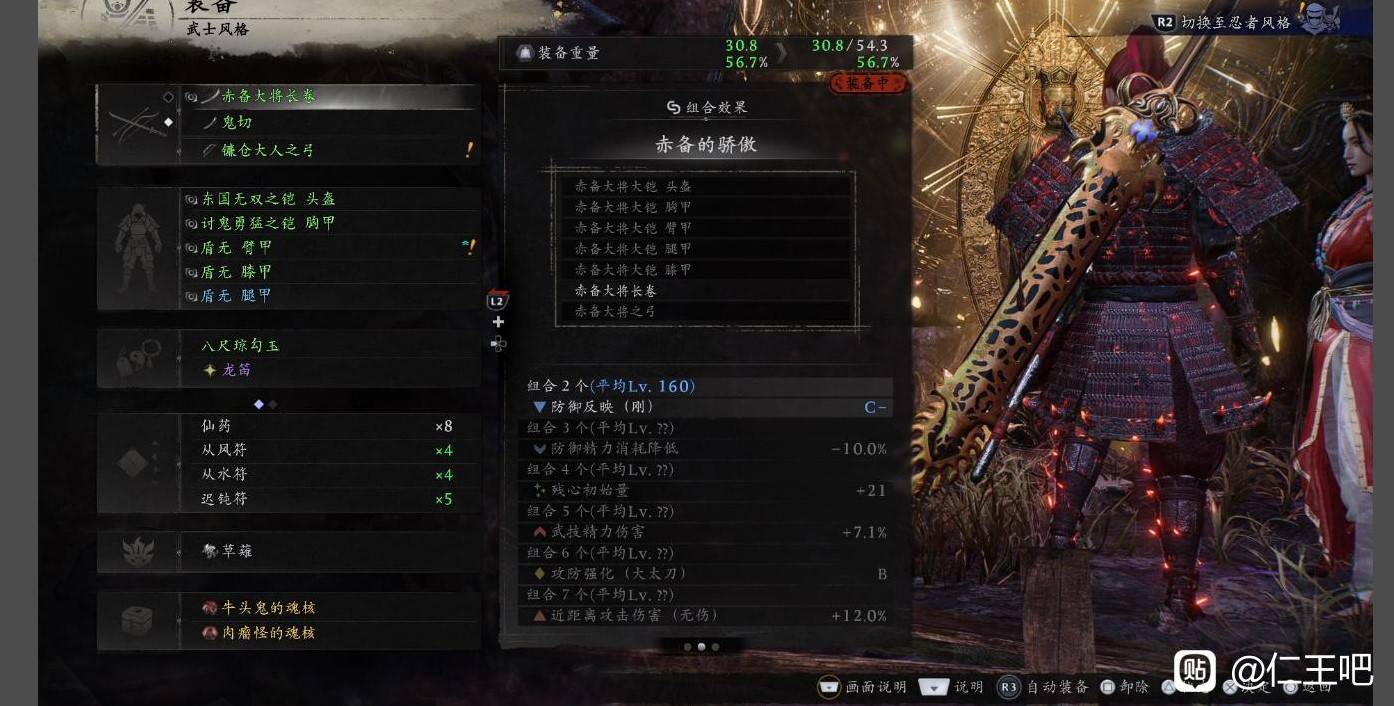
Task: Select the 盾无 膝甲 knee armor slot
Action: point(237,271)
